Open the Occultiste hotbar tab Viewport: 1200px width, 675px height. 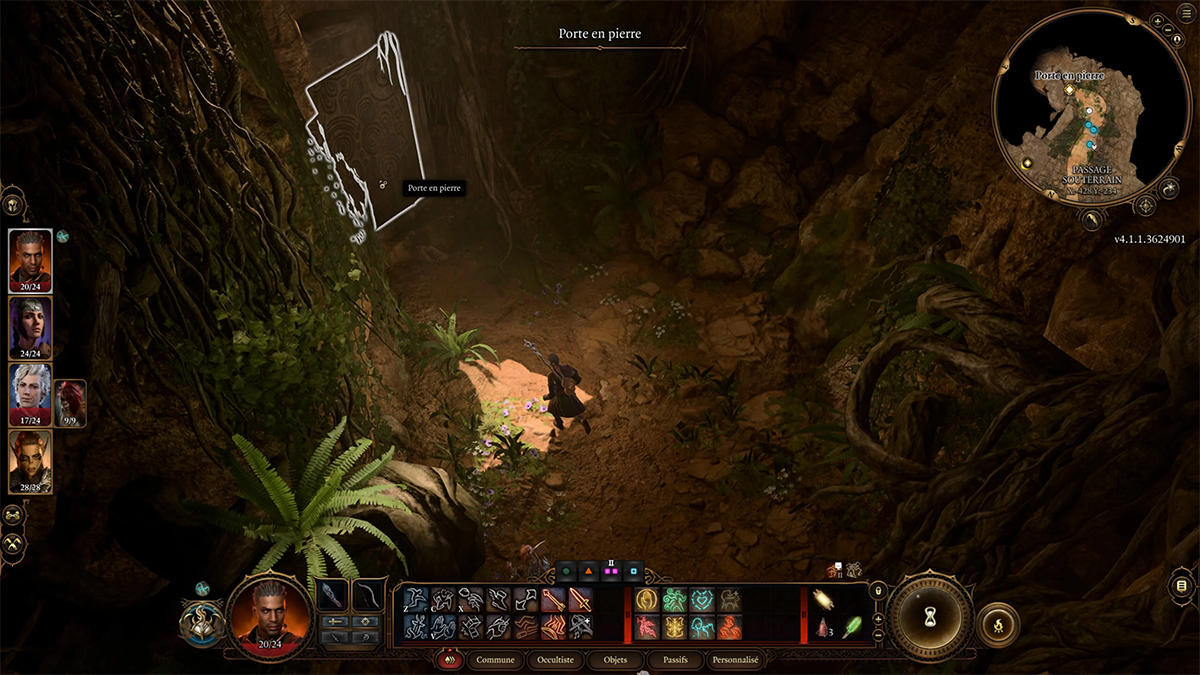click(x=554, y=660)
